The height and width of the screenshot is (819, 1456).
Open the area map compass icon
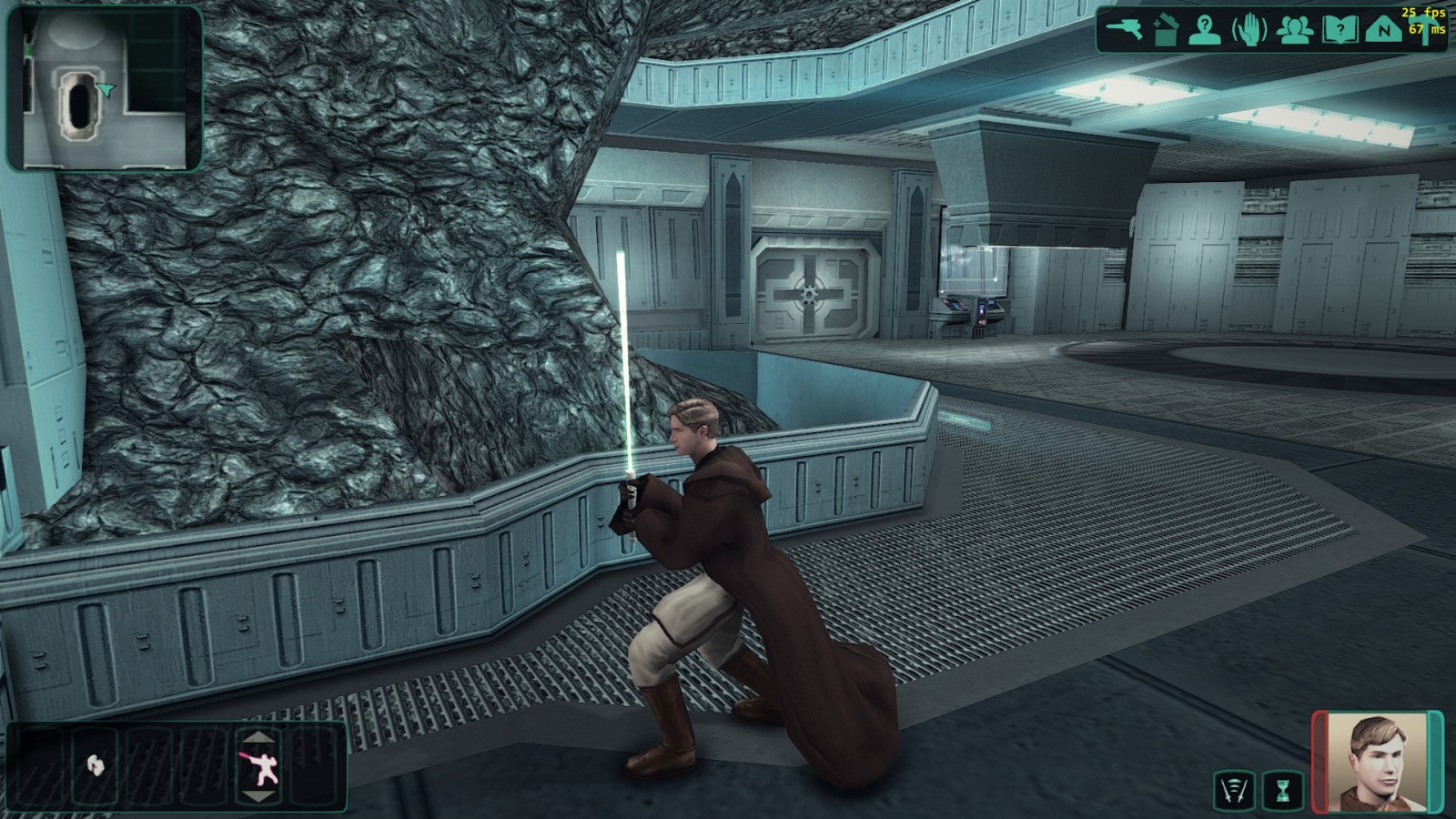pyautogui.click(x=1383, y=30)
